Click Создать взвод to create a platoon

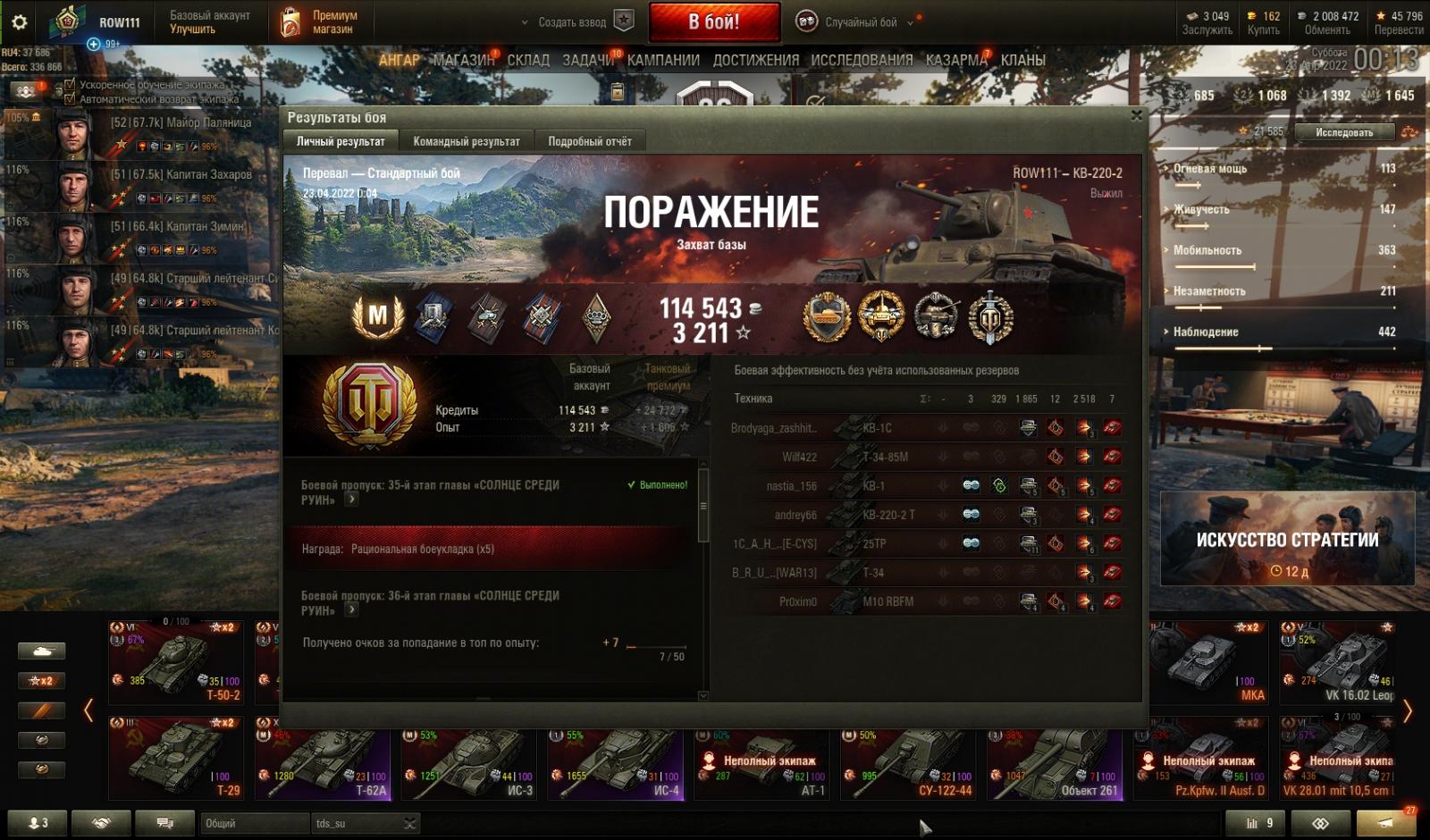click(x=573, y=22)
